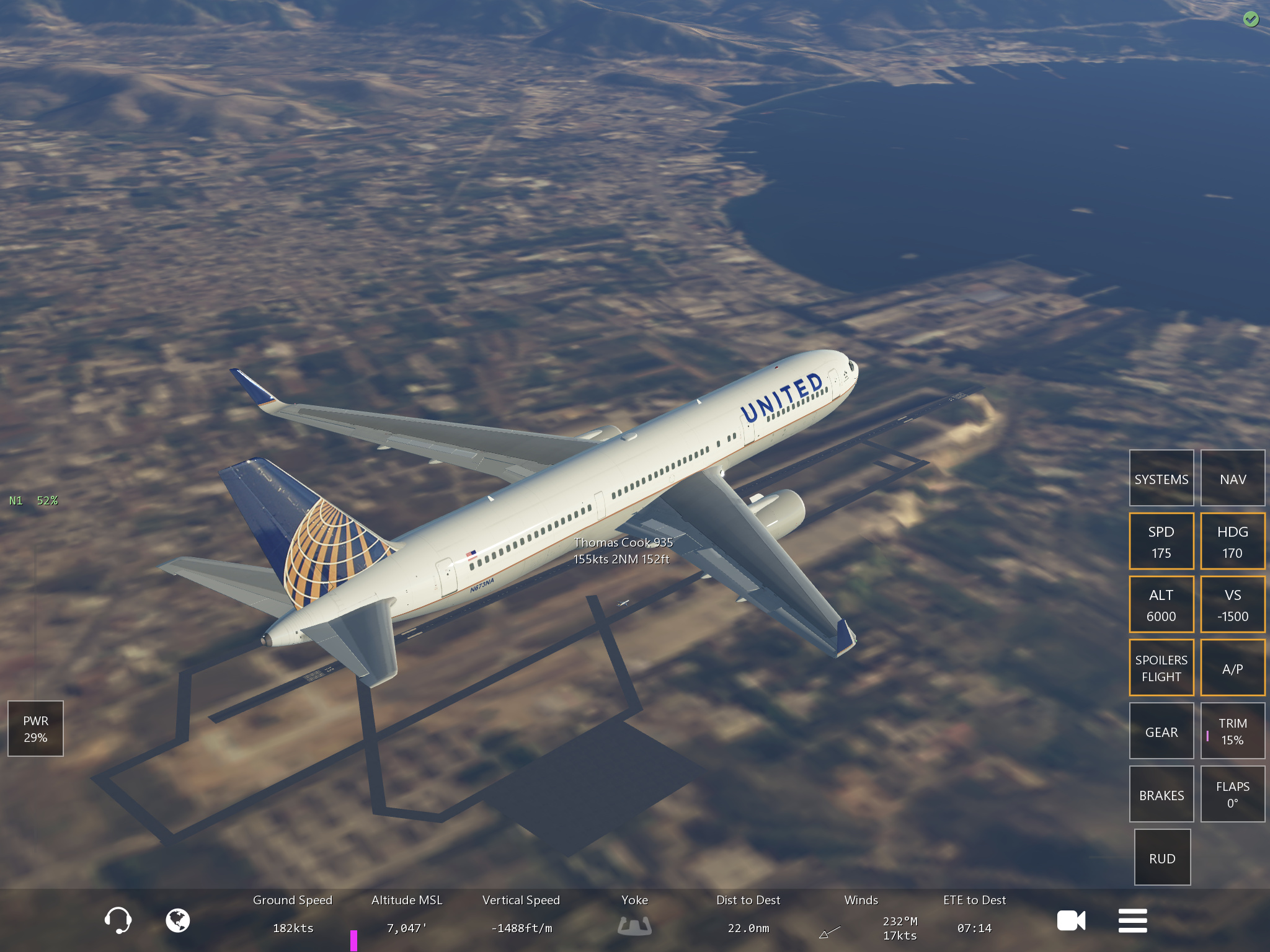Image resolution: width=1270 pixels, height=952 pixels.
Task: Lower the landing GEAR
Action: tap(1161, 731)
